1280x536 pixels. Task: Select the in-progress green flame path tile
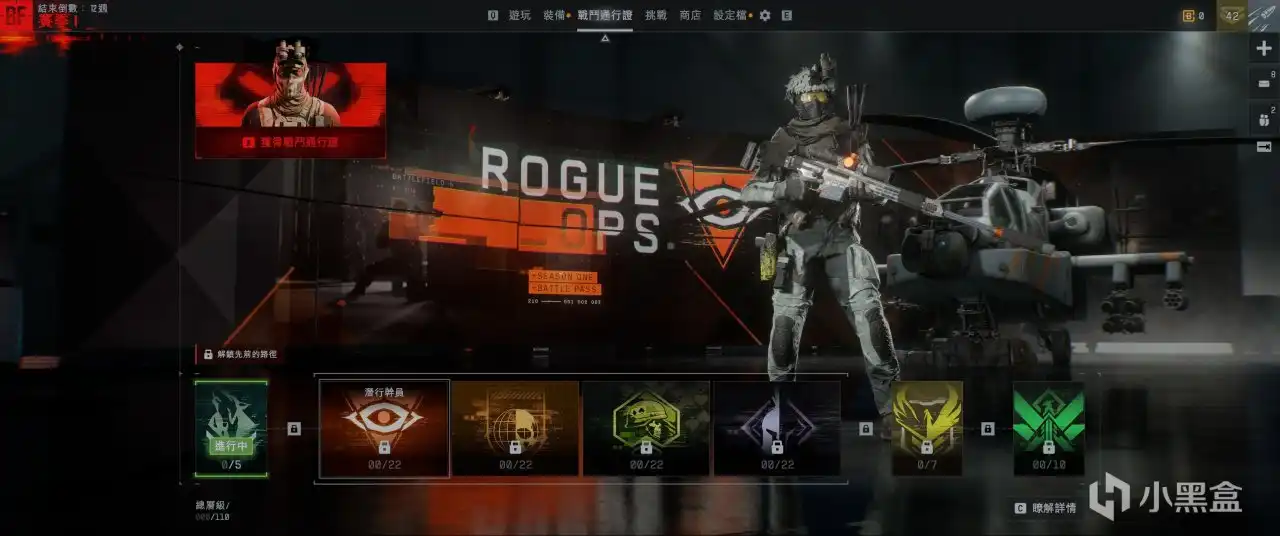coord(231,428)
